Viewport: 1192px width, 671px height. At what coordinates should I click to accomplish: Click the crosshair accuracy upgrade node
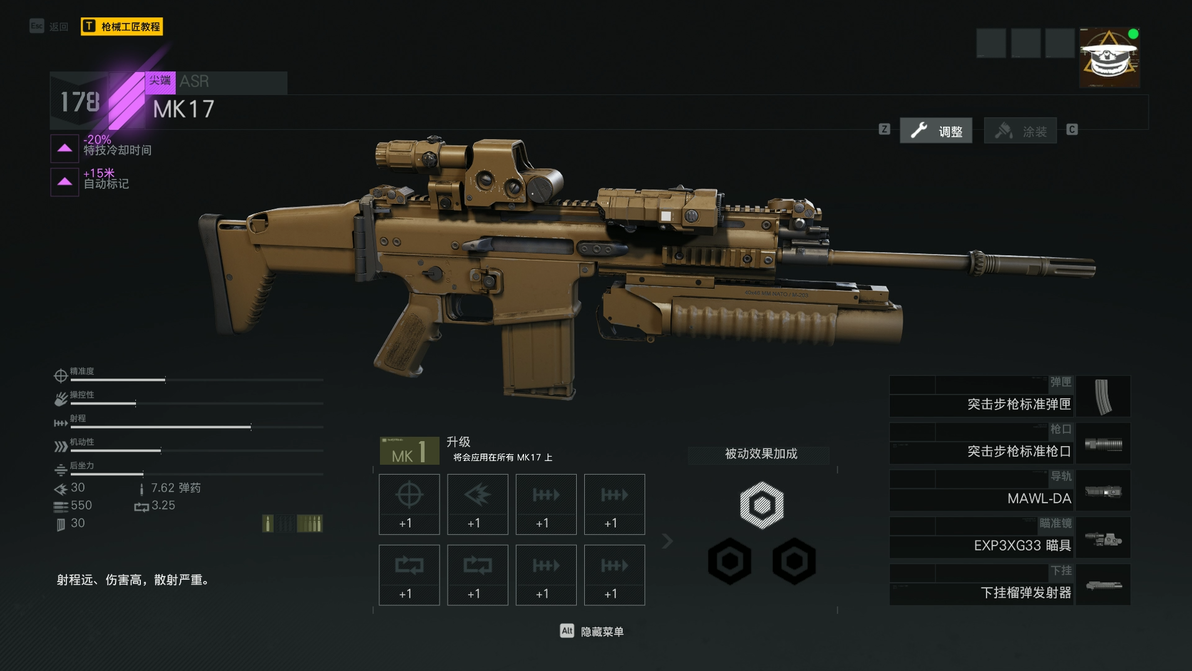tap(409, 504)
